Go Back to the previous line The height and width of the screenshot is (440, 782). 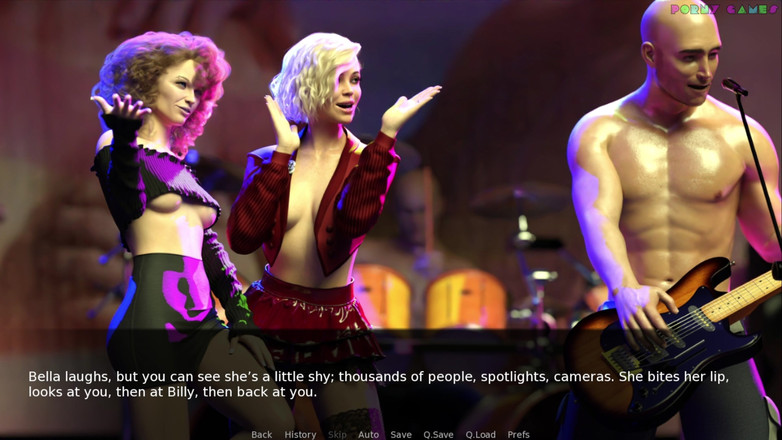[261, 434]
